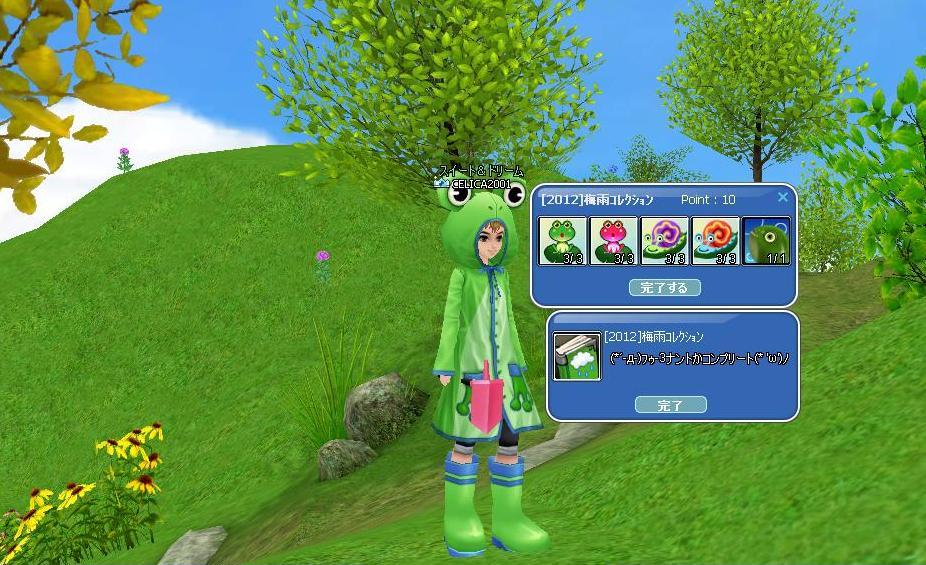Confirm with the 完了 button
This screenshot has height=565, width=926.
pyautogui.click(x=670, y=405)
